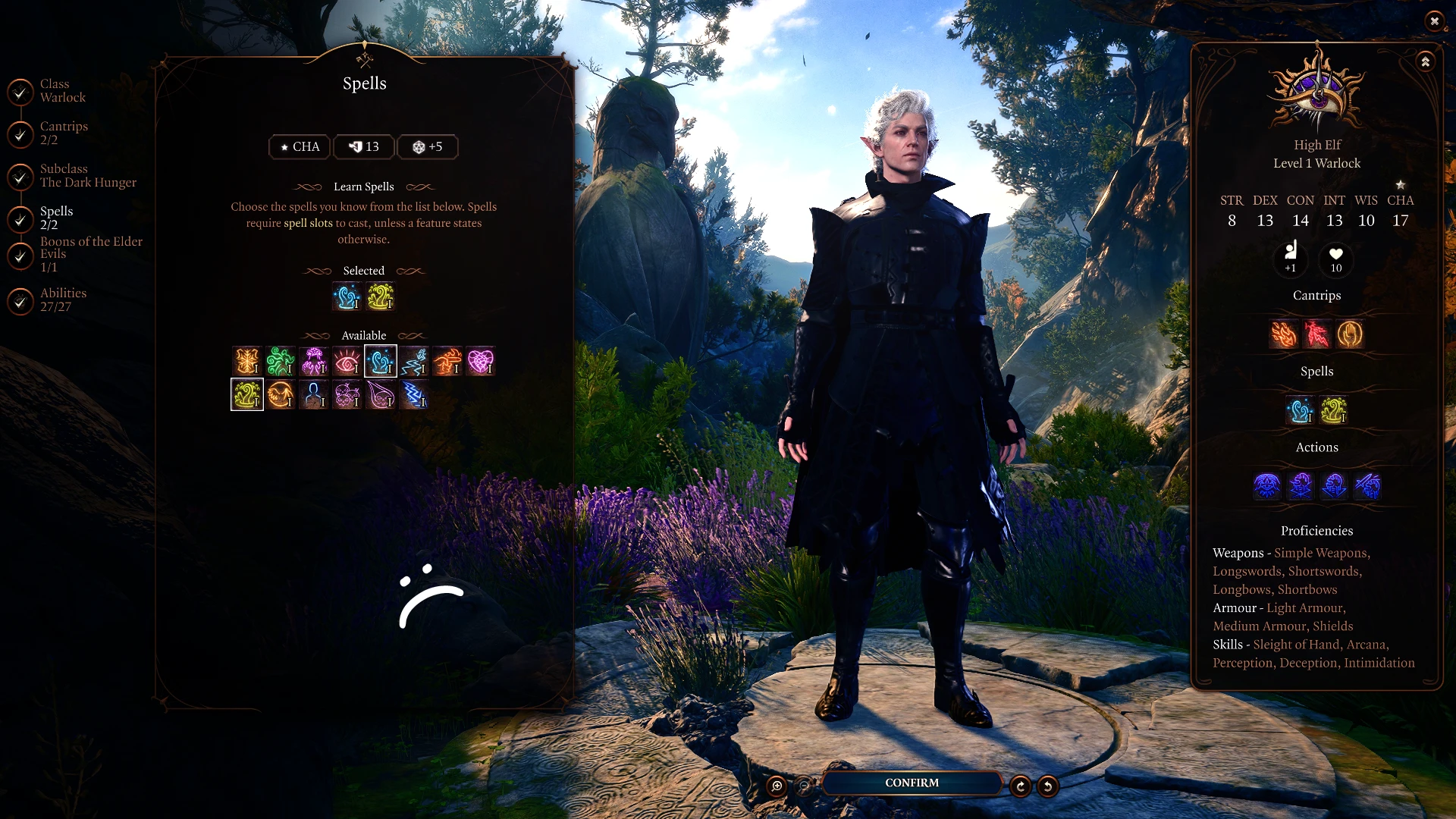The width and height of the screenshot is (1456, 819).
Task: Switch to the Abilities step
Action: (63, 300)
